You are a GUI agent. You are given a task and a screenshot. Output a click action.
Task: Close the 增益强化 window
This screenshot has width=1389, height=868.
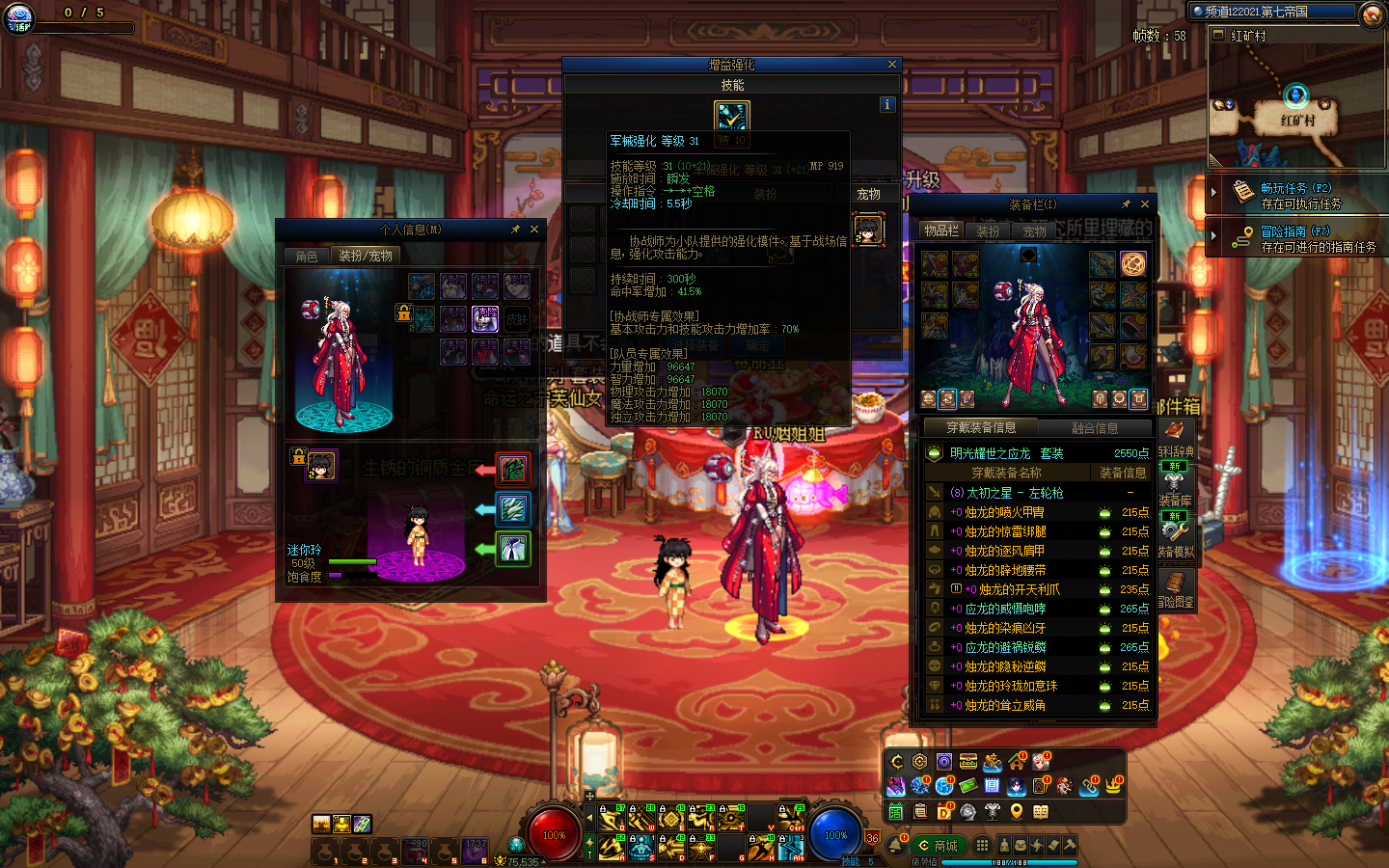pyautogui.click(x=892, y=65)
